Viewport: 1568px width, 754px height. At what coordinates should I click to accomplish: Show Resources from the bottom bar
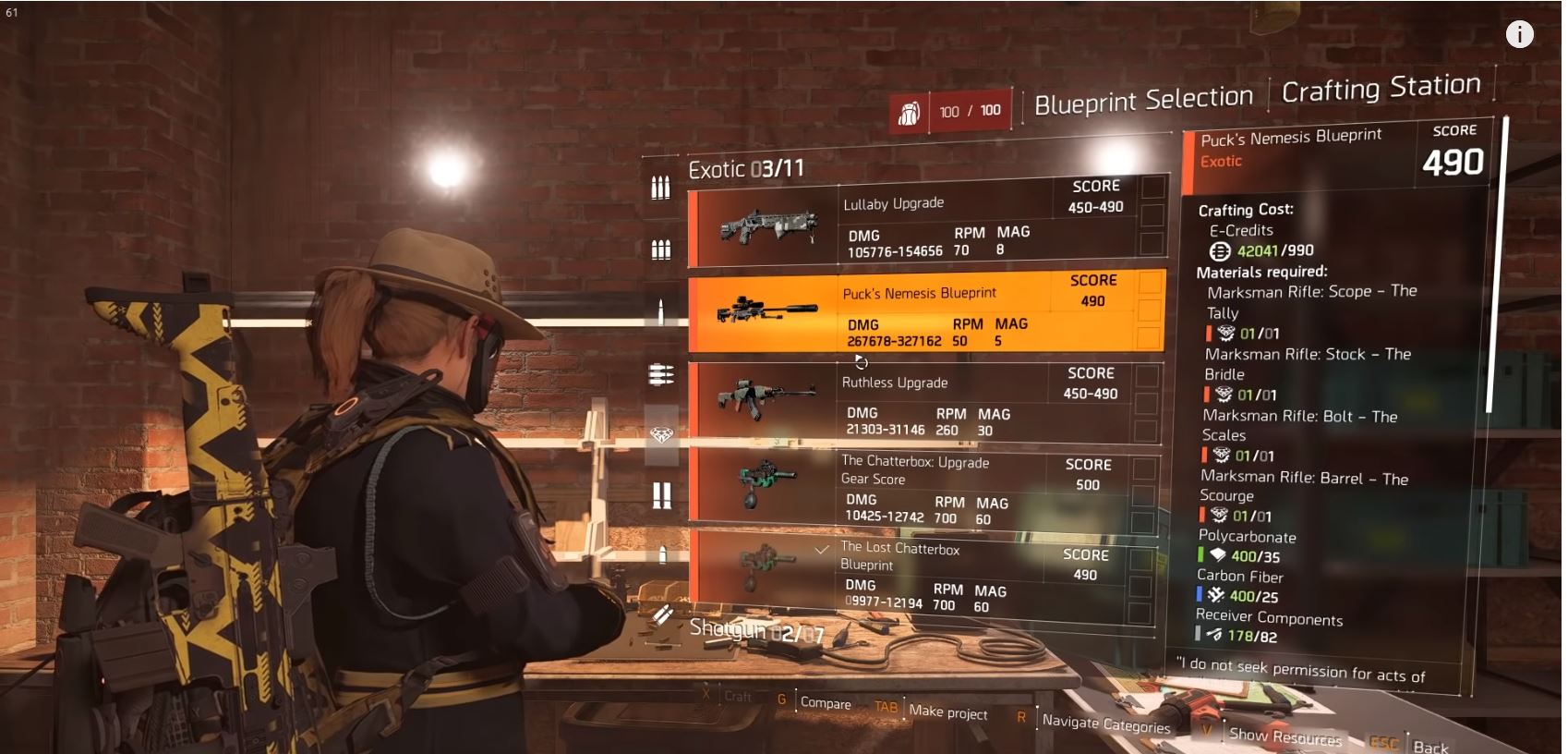(1285, 736)
